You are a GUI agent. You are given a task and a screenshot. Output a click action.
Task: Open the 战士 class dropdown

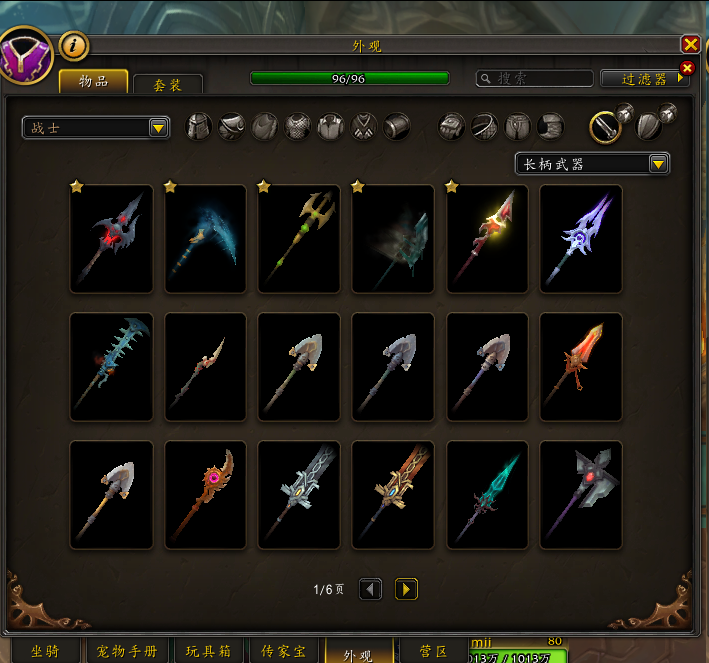pos(96,127)
